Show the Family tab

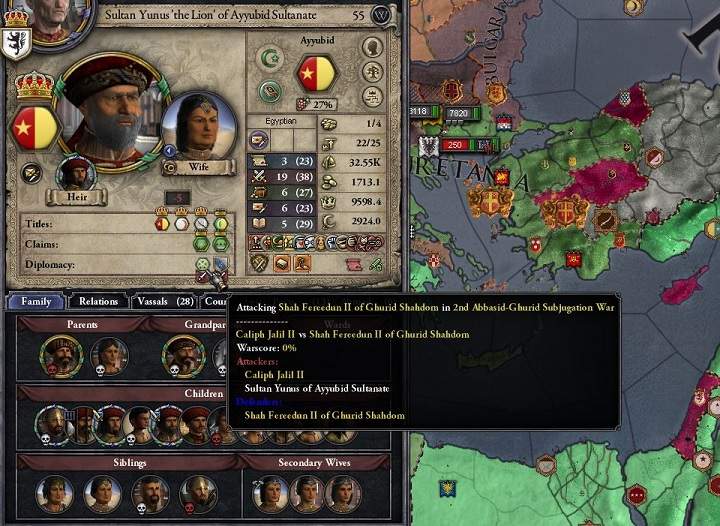(36, 301)
